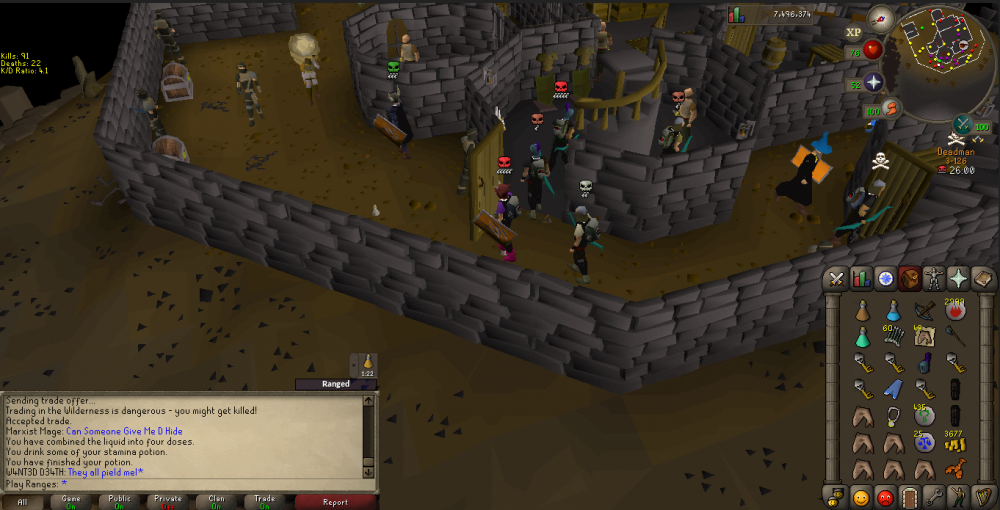Report a player with the Report button
Screen dimensions: 1000x510
tap(335, 501)
